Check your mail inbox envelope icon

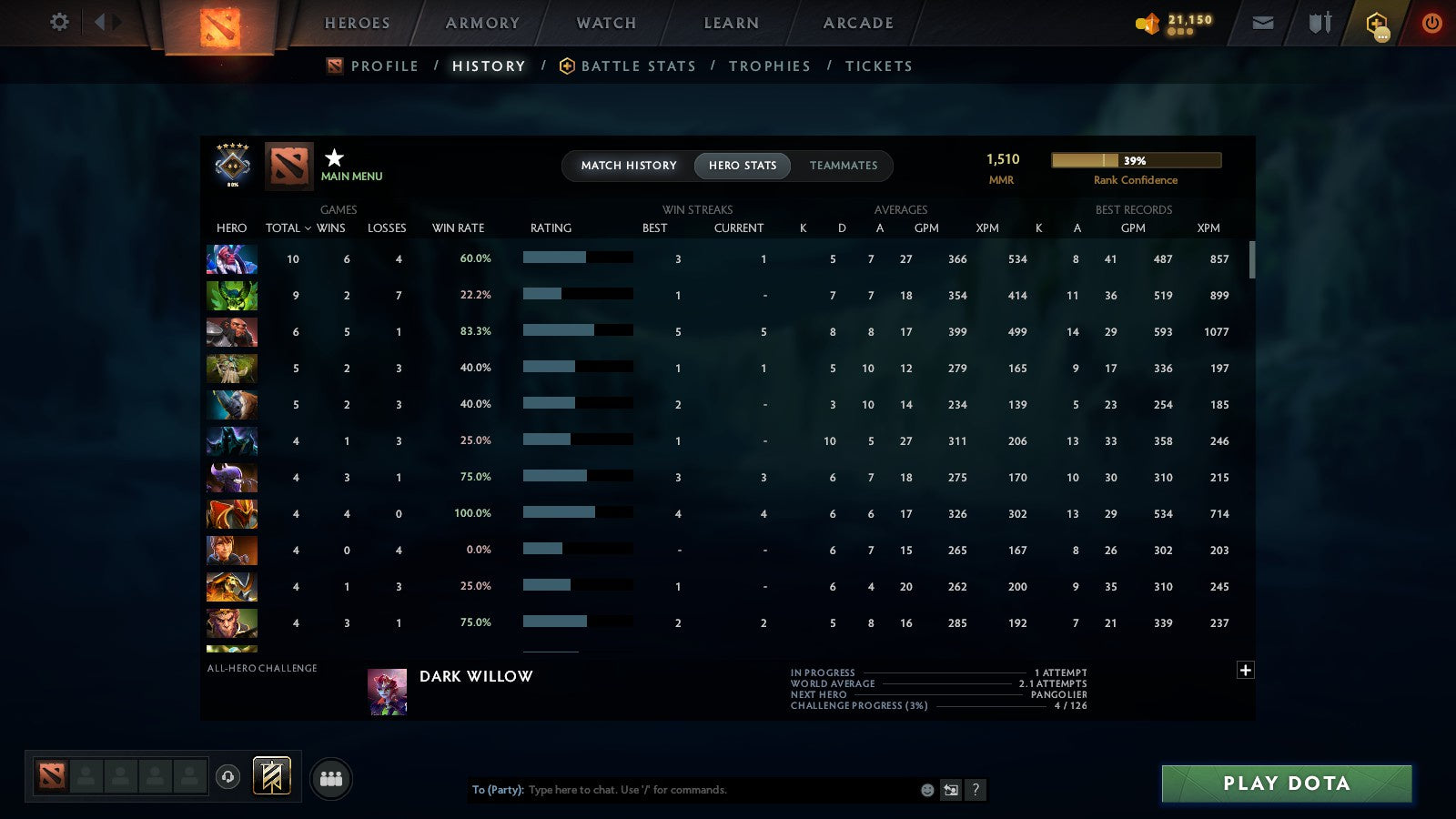pos(1262,23)
